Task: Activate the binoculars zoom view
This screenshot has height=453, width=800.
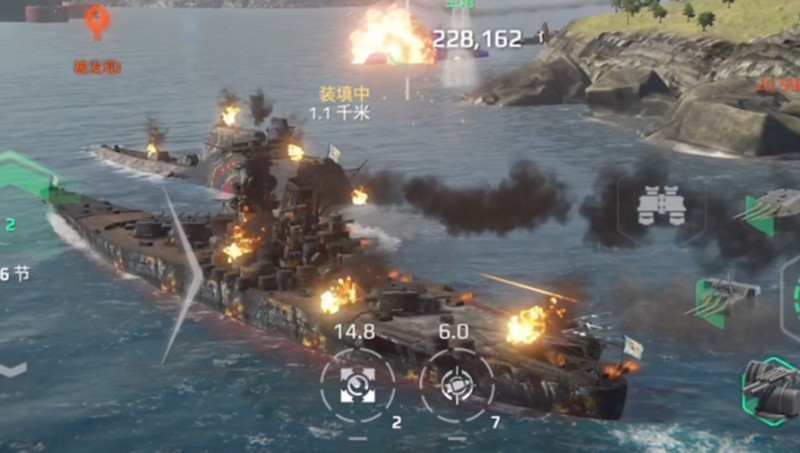Action: 661,205
